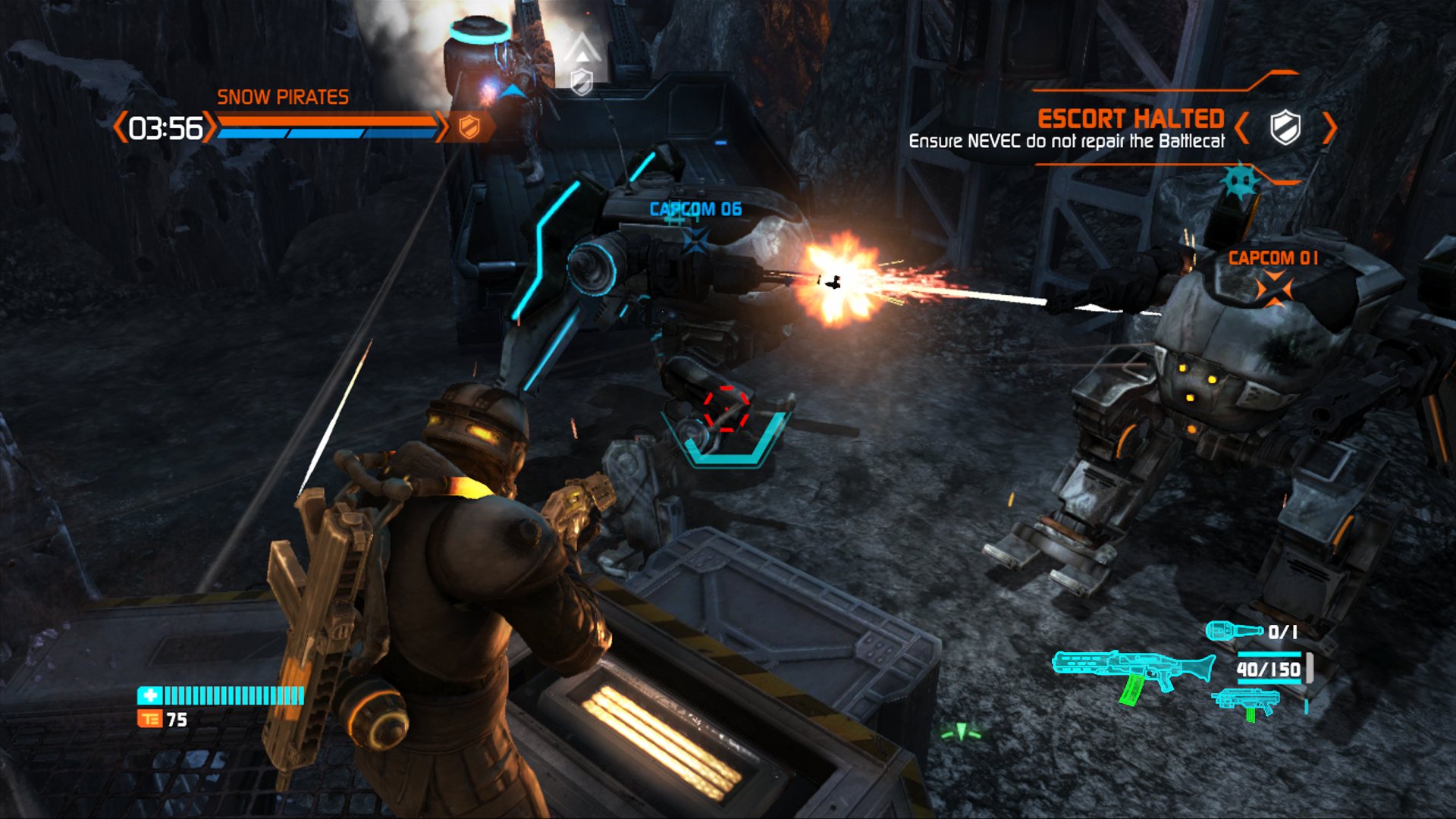This screenshot has height=819, width=1456.
Task: Click the SNOW PIRATES team label
Action: point(283,96)
